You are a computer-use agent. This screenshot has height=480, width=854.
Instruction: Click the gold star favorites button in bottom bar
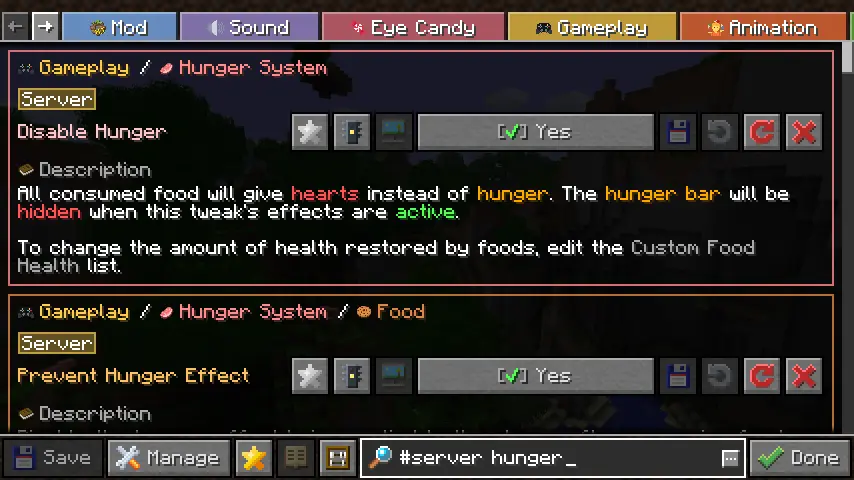(254, 458)
